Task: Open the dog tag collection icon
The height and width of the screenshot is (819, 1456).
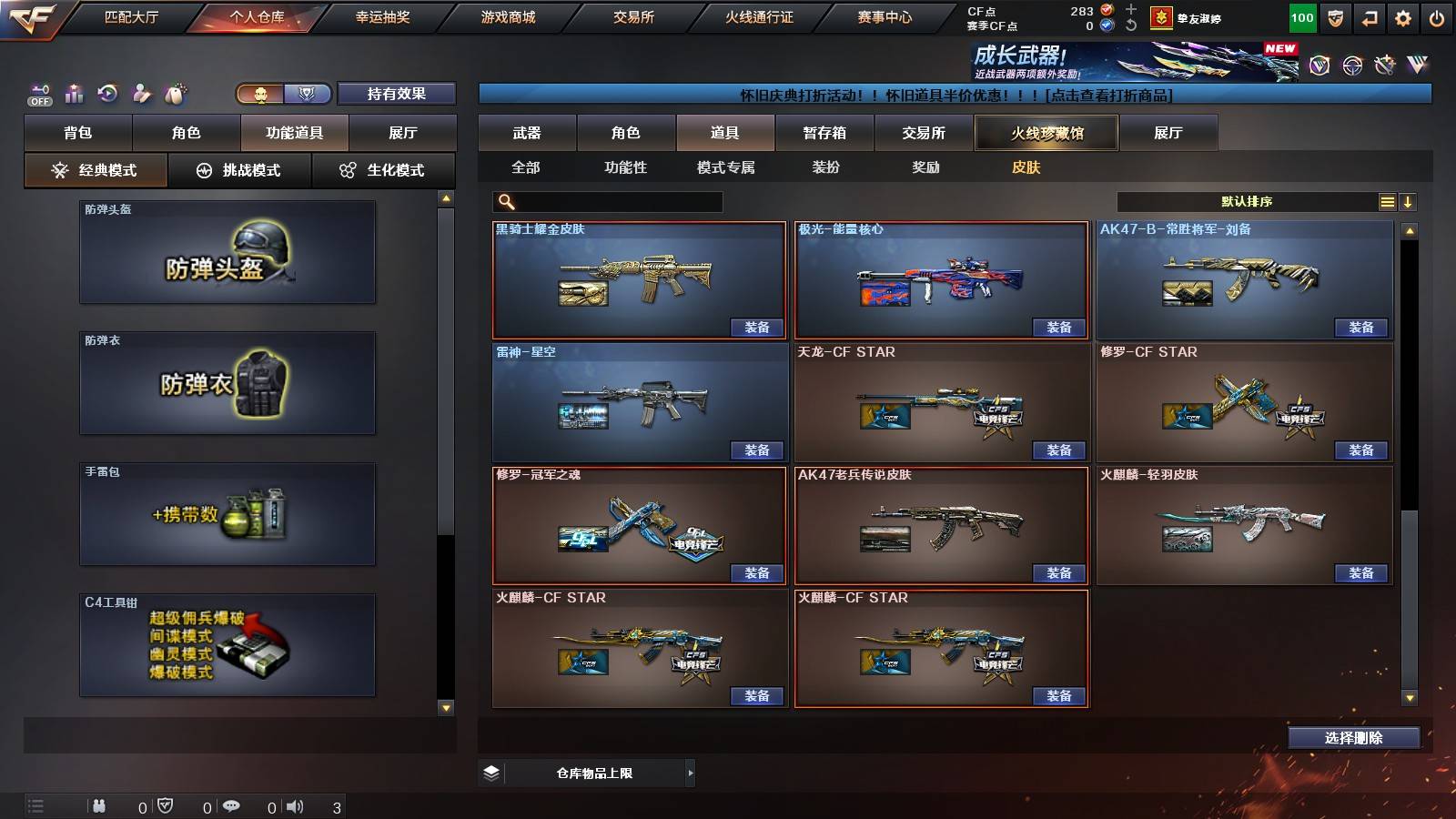Action: point(173,92)
